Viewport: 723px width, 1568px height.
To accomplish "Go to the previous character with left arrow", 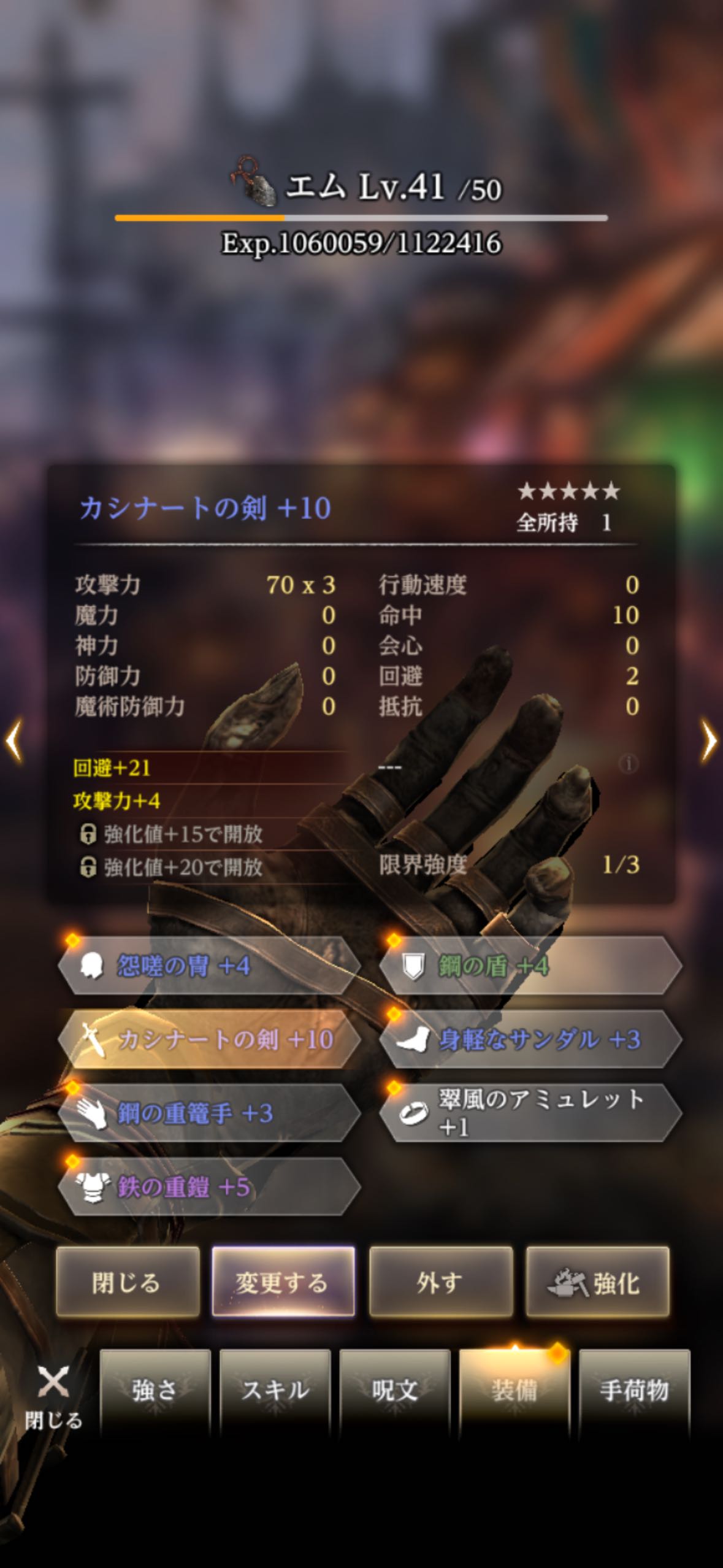I will (x=13, y=741).
